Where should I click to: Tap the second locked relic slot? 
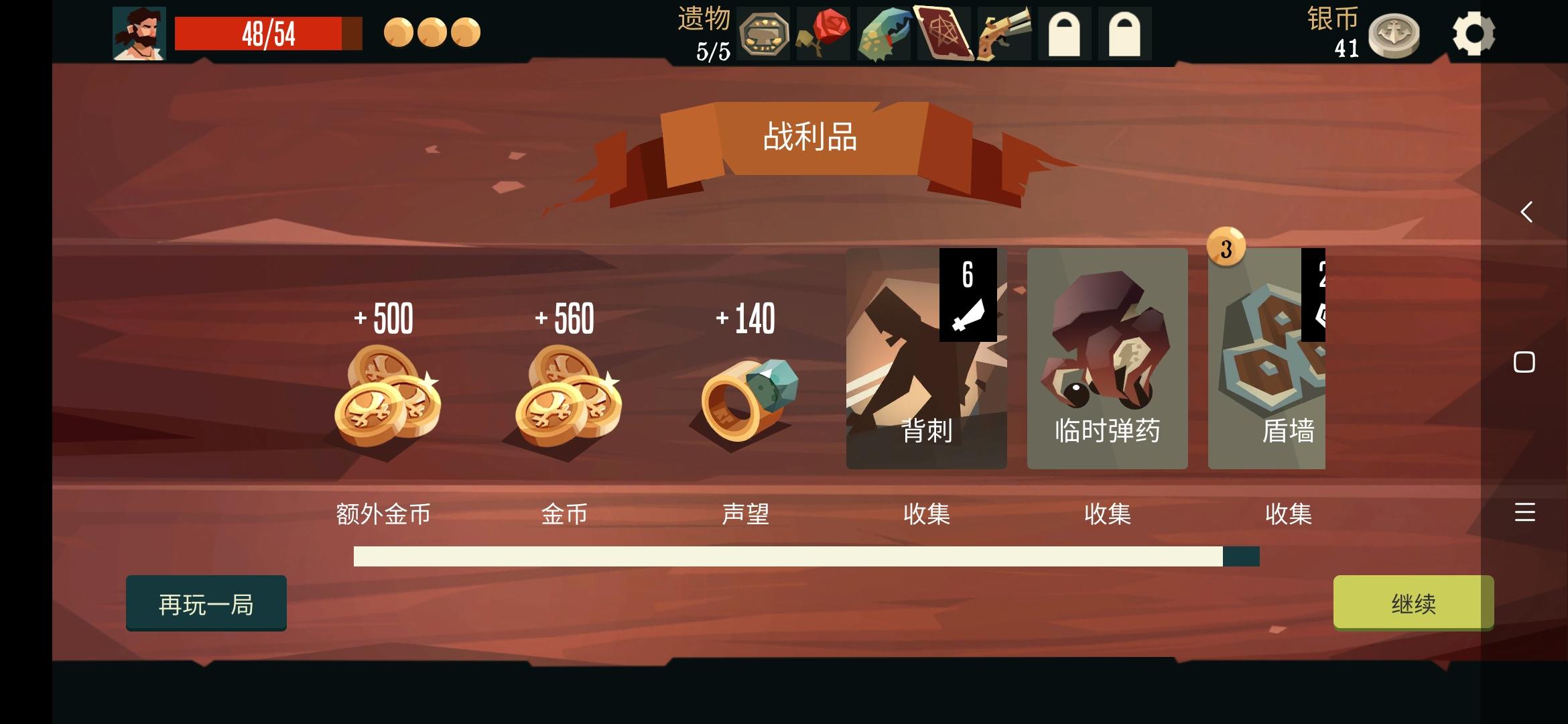click(x=1123, y=32)
